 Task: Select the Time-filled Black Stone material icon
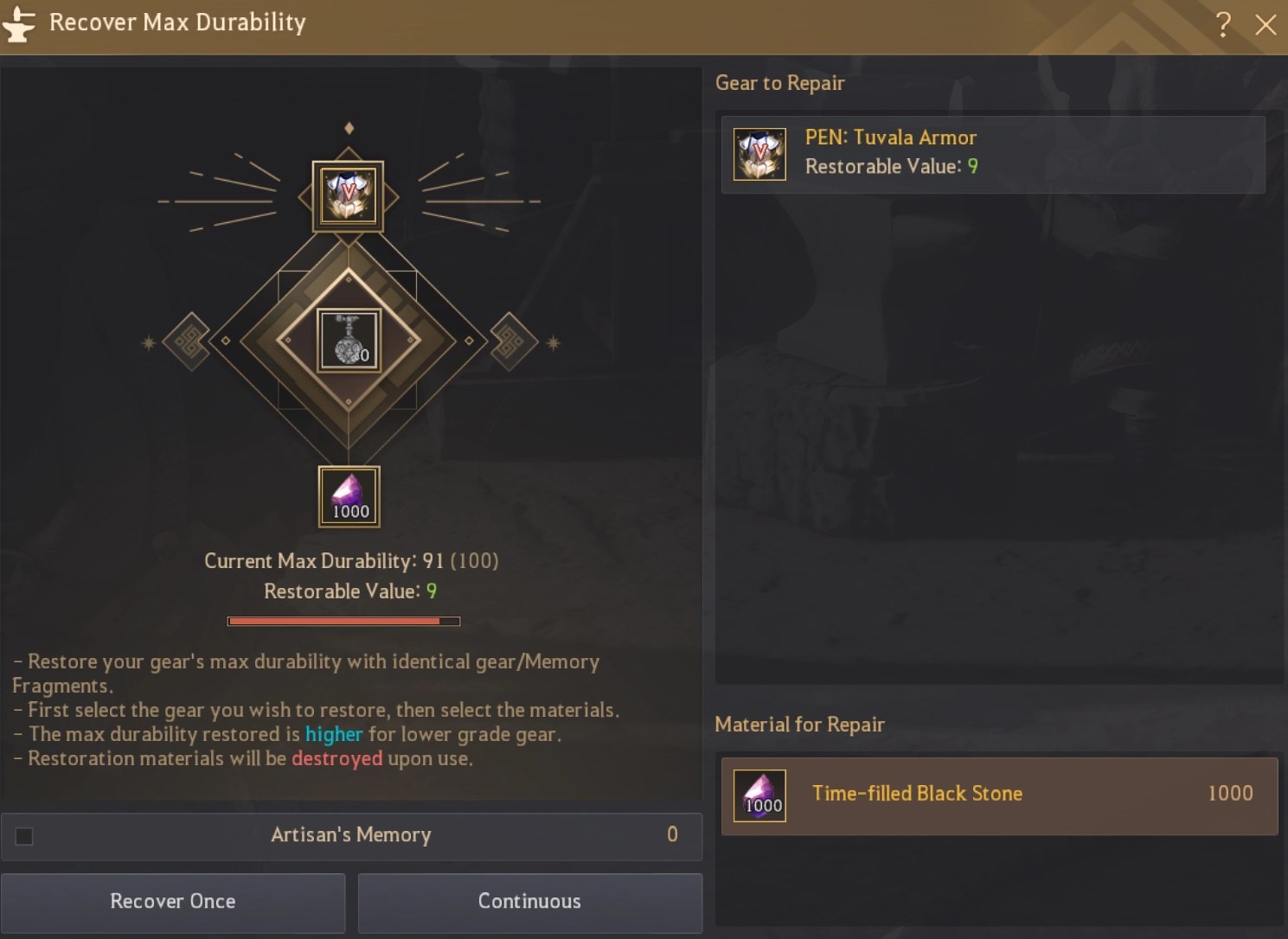point(759,795)
